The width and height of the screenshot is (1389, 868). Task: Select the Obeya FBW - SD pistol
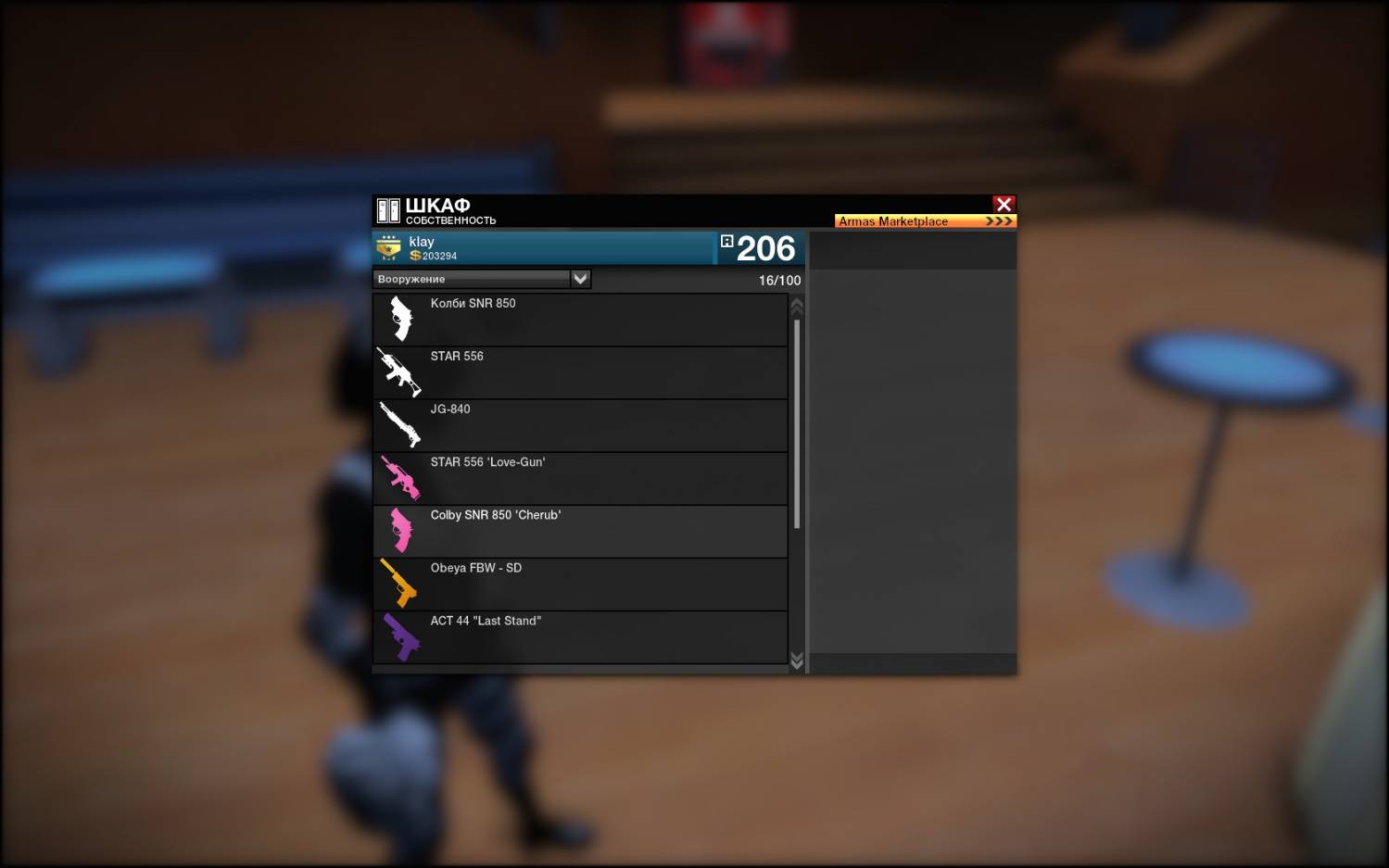coord(580,584)
